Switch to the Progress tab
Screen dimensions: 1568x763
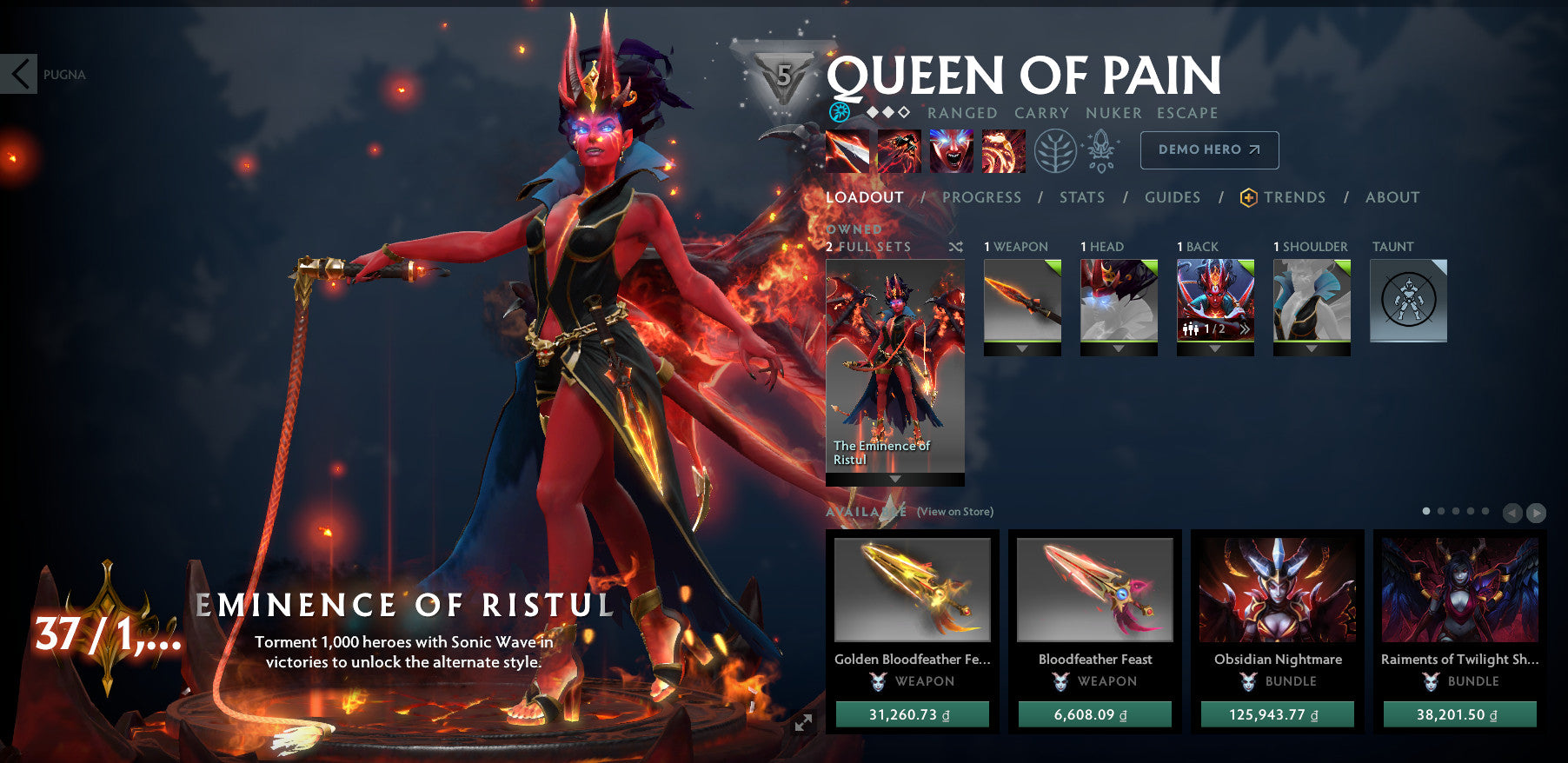coord(981,197)
